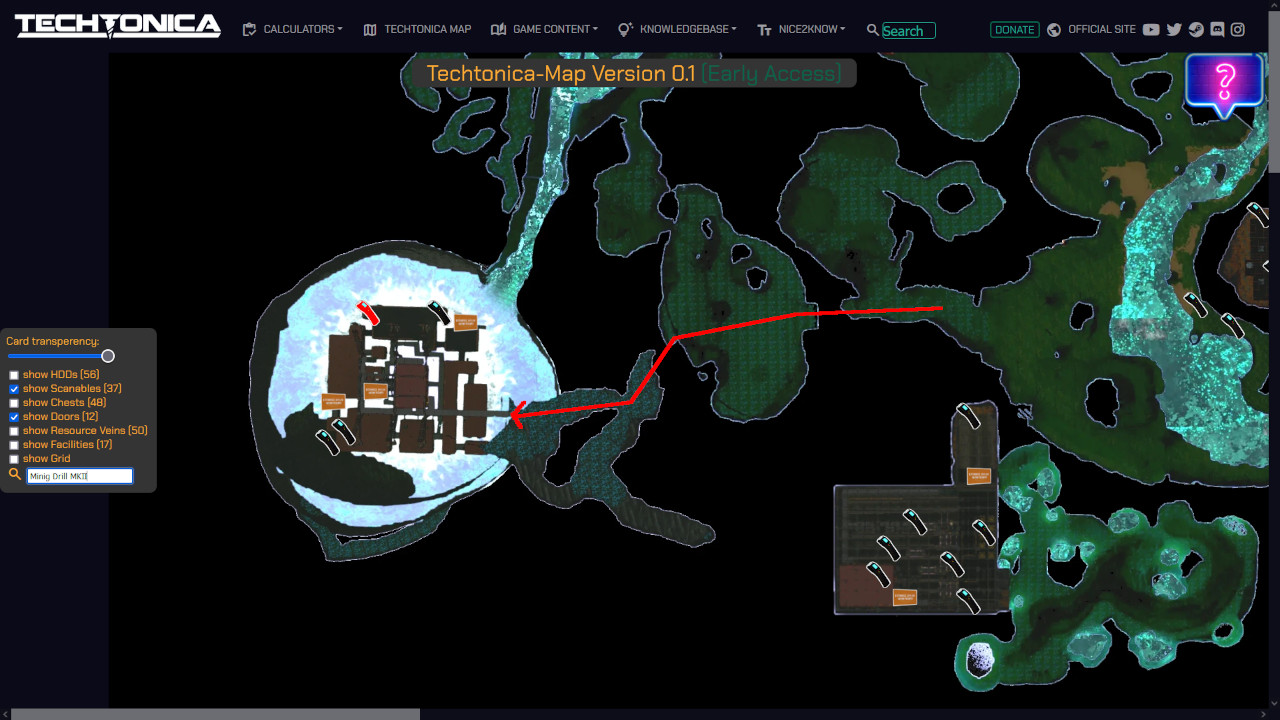Click the magnifier icon beside the filter search field
1280x720 pixels.
point(13,474)
